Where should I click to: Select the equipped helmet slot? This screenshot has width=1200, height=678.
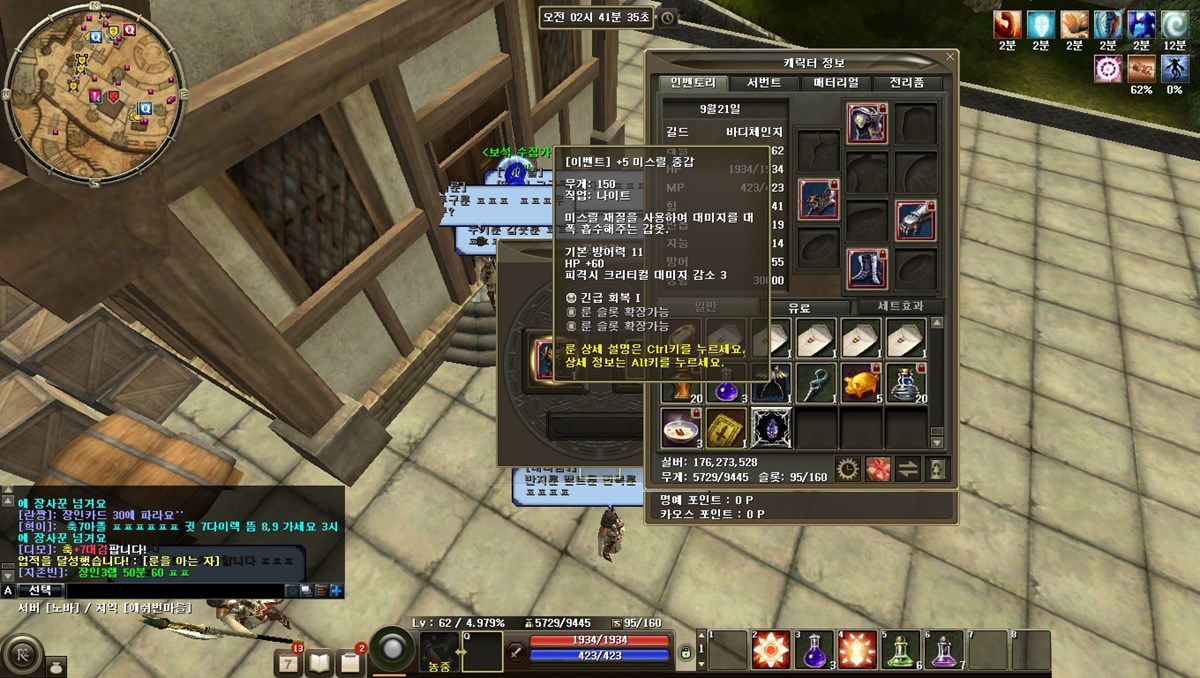click(x=867, y=123)
